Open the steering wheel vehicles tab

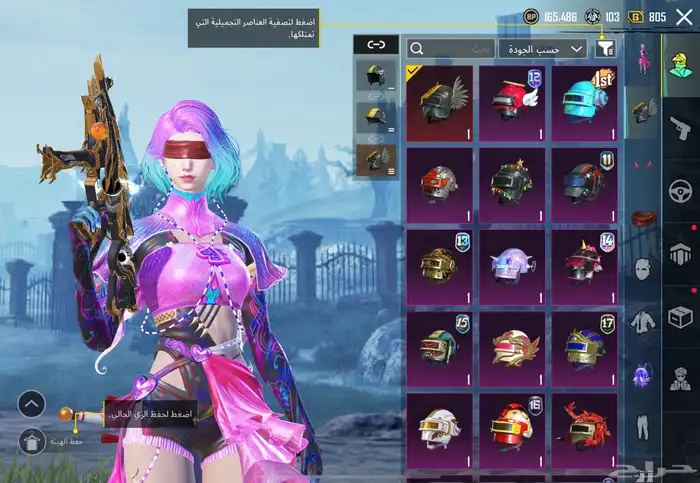681,190
